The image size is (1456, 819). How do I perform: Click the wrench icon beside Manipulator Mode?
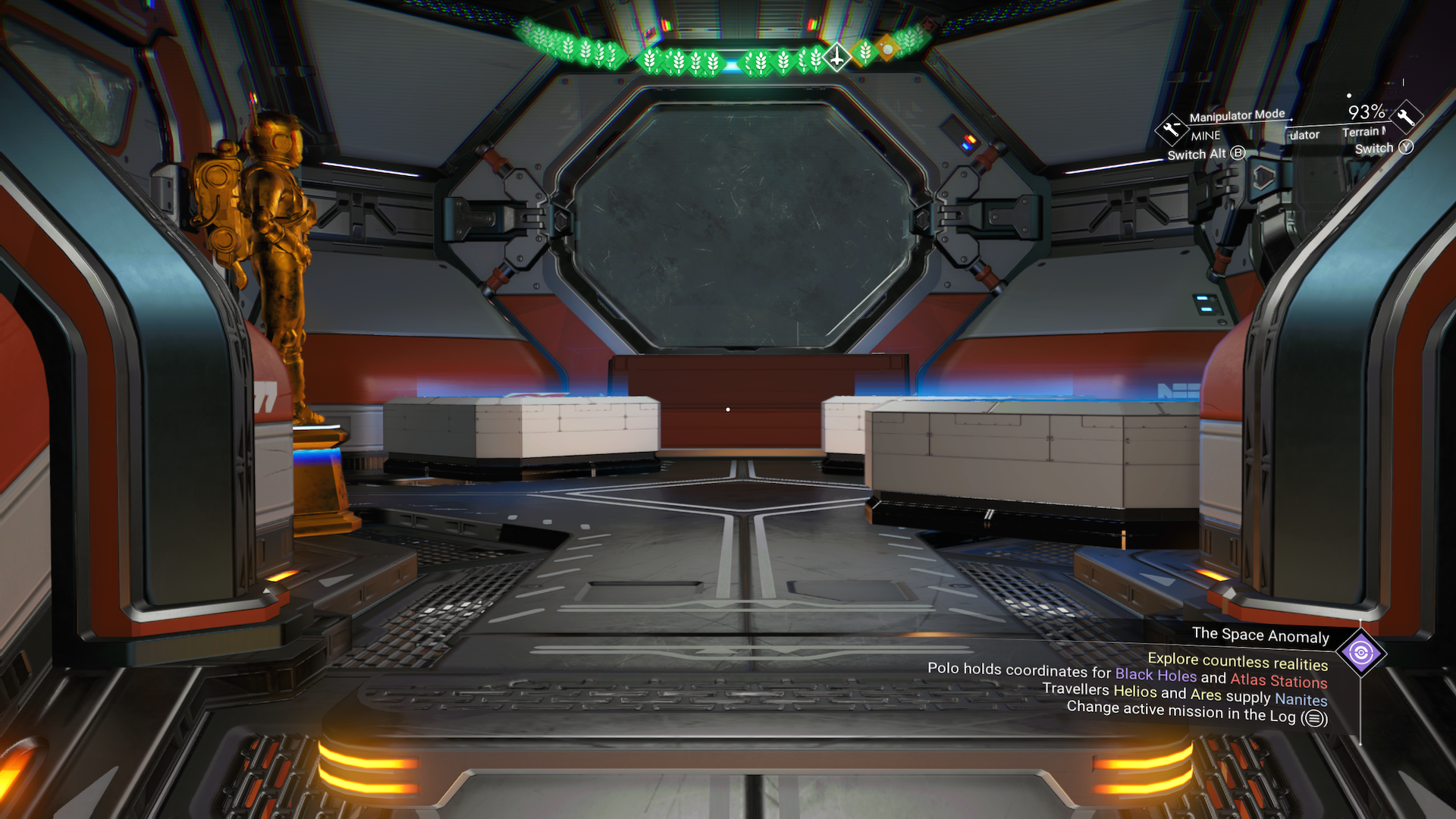[x=1171, y=130]
